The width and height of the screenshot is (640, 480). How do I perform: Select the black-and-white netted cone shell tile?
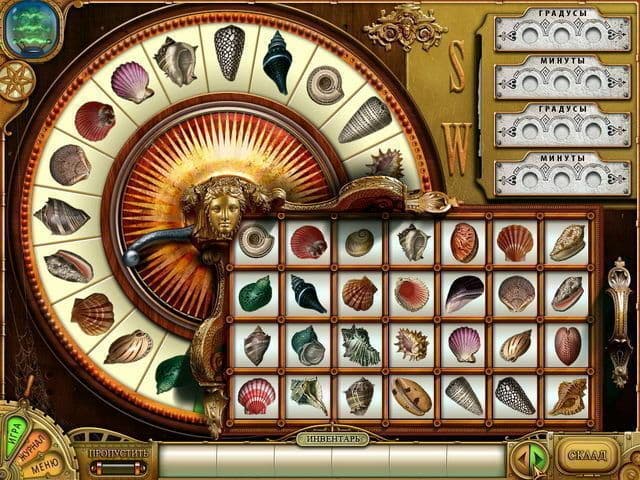coord(516,395)
